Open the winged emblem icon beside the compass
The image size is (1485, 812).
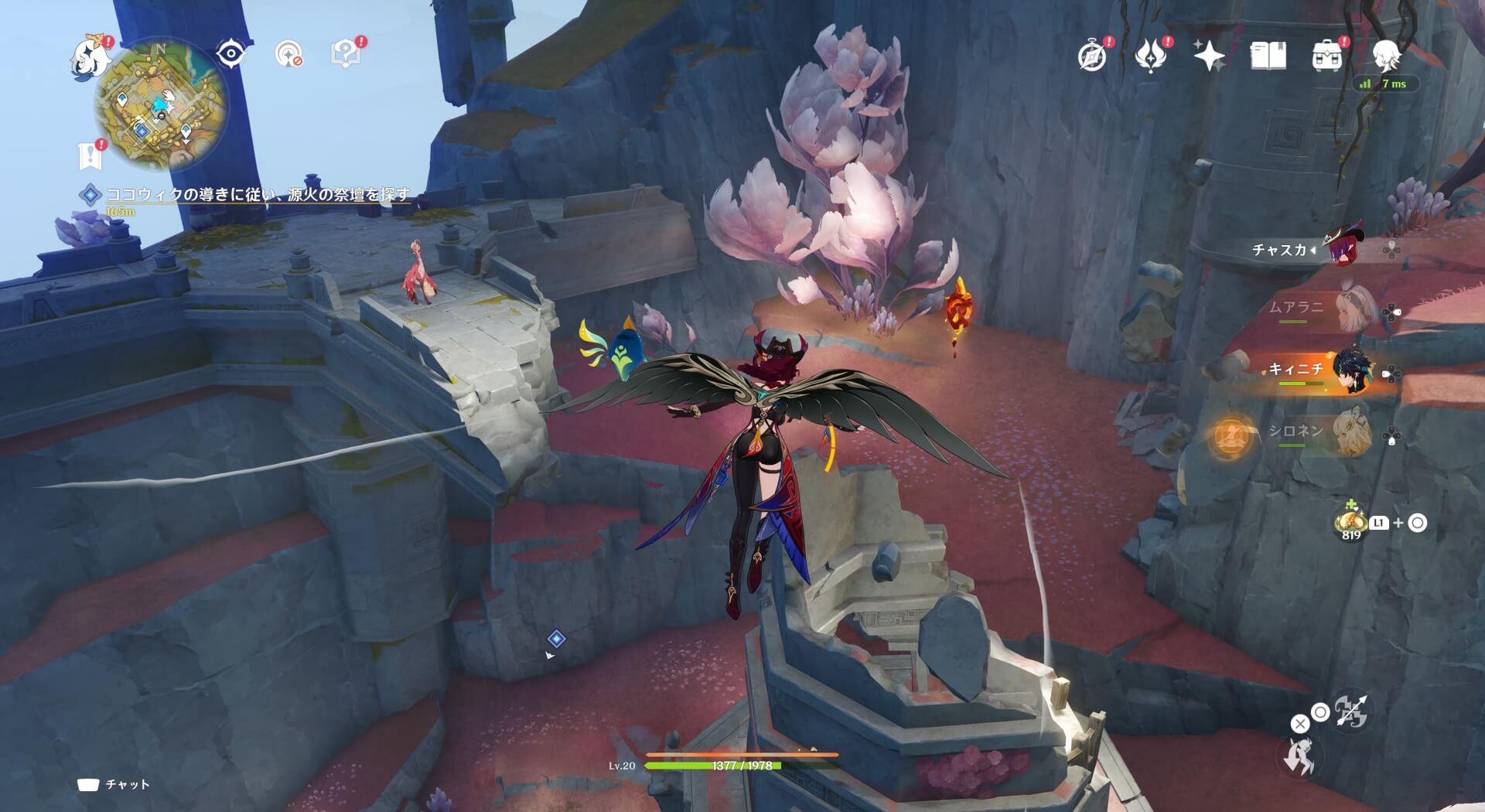pos(1150,56)
